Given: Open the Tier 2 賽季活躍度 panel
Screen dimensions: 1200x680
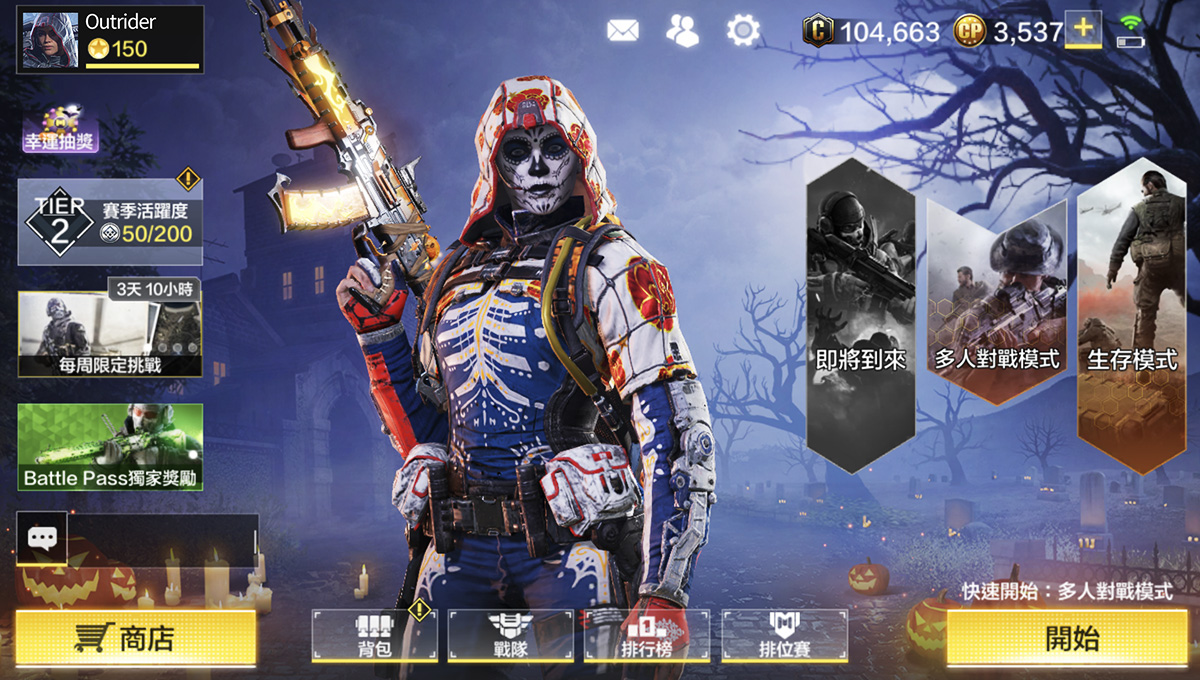Looking at the screenshot, I should (110, 221).
